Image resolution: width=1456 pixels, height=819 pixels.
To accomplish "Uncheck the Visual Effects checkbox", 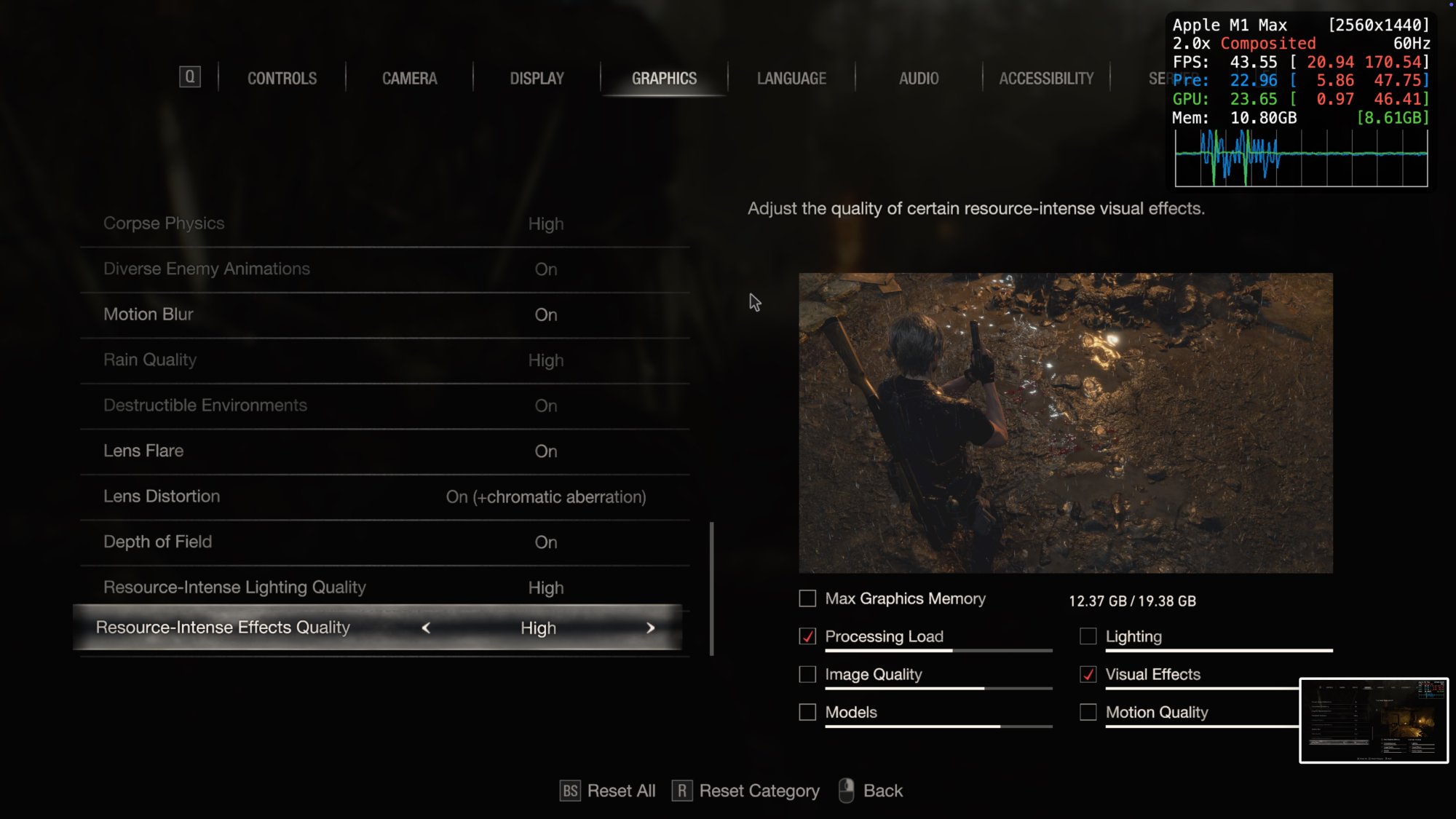I will pos(1088,674).
